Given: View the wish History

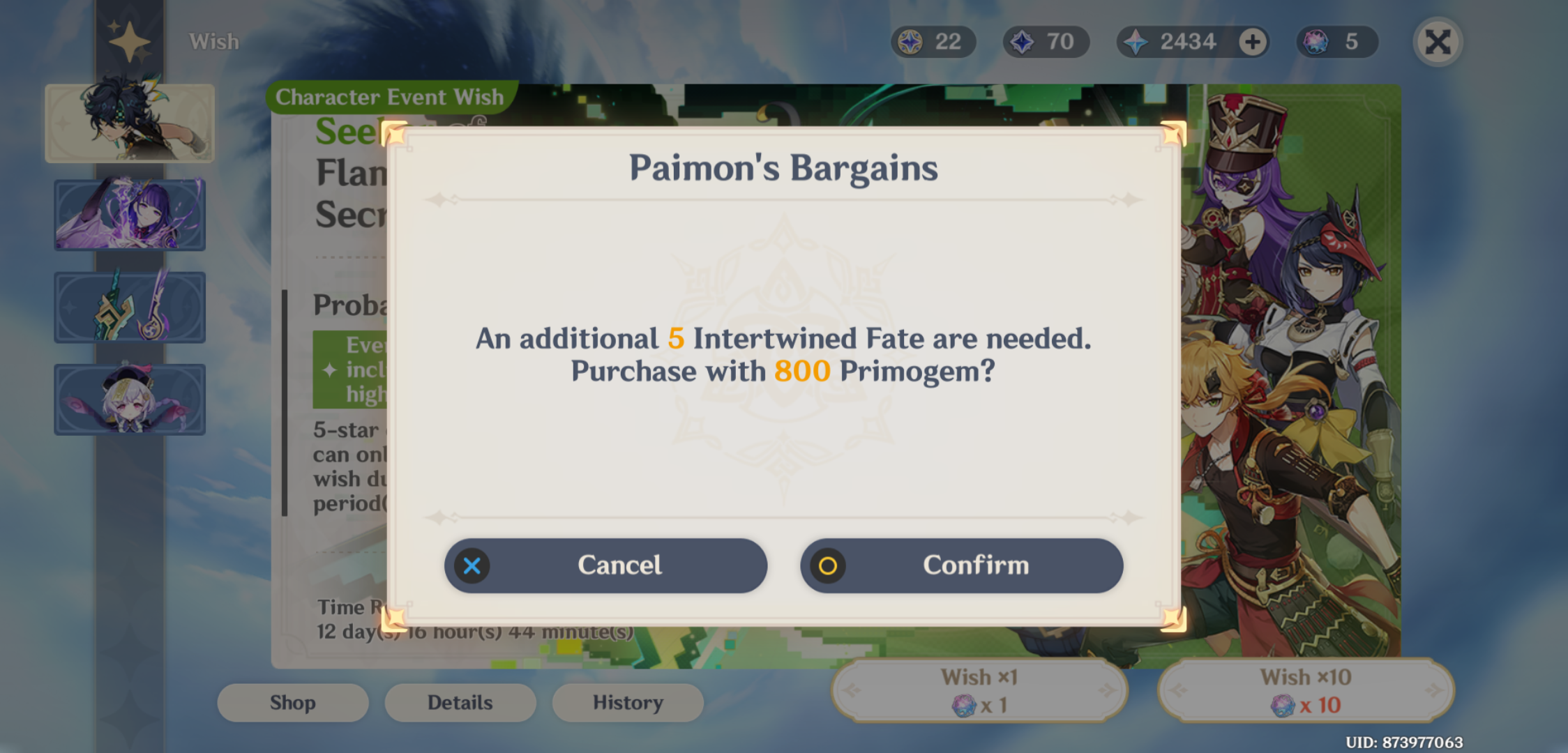Looking at the screenshot, I should [627, 702].
